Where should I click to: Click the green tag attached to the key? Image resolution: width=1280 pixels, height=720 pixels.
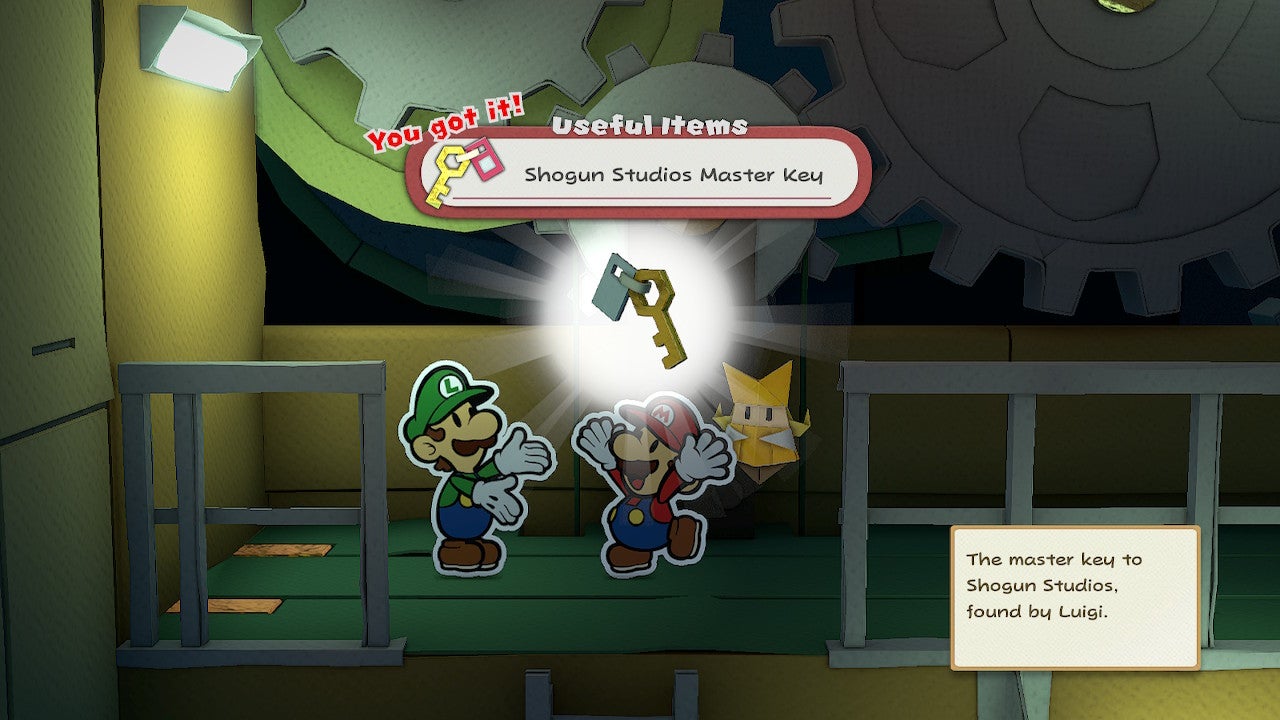coord(610,290)
